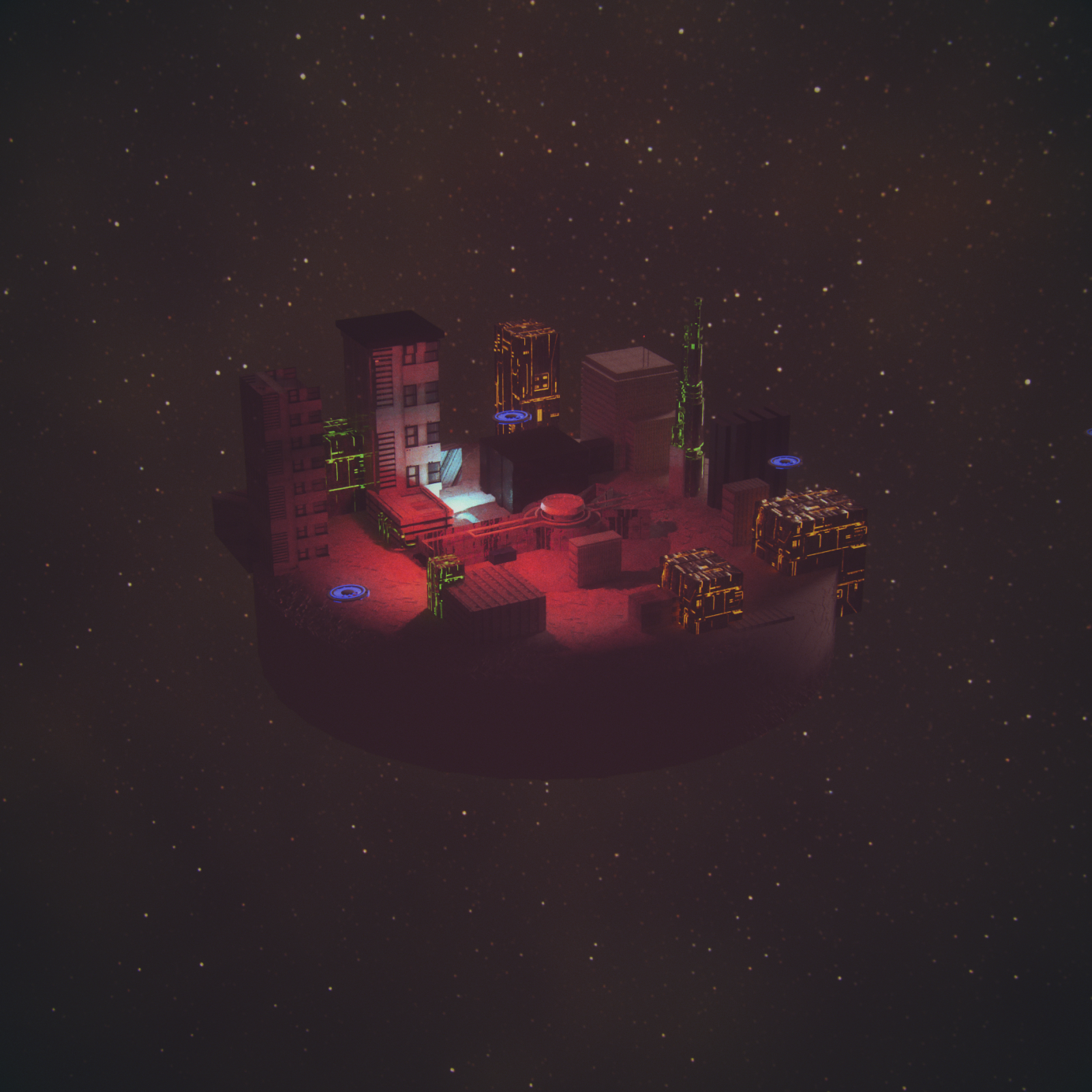Select the blue ring marker atop the dark pillar
Image resolution: width=1092 pixels, height=1092 pixels.
(784, 461)
